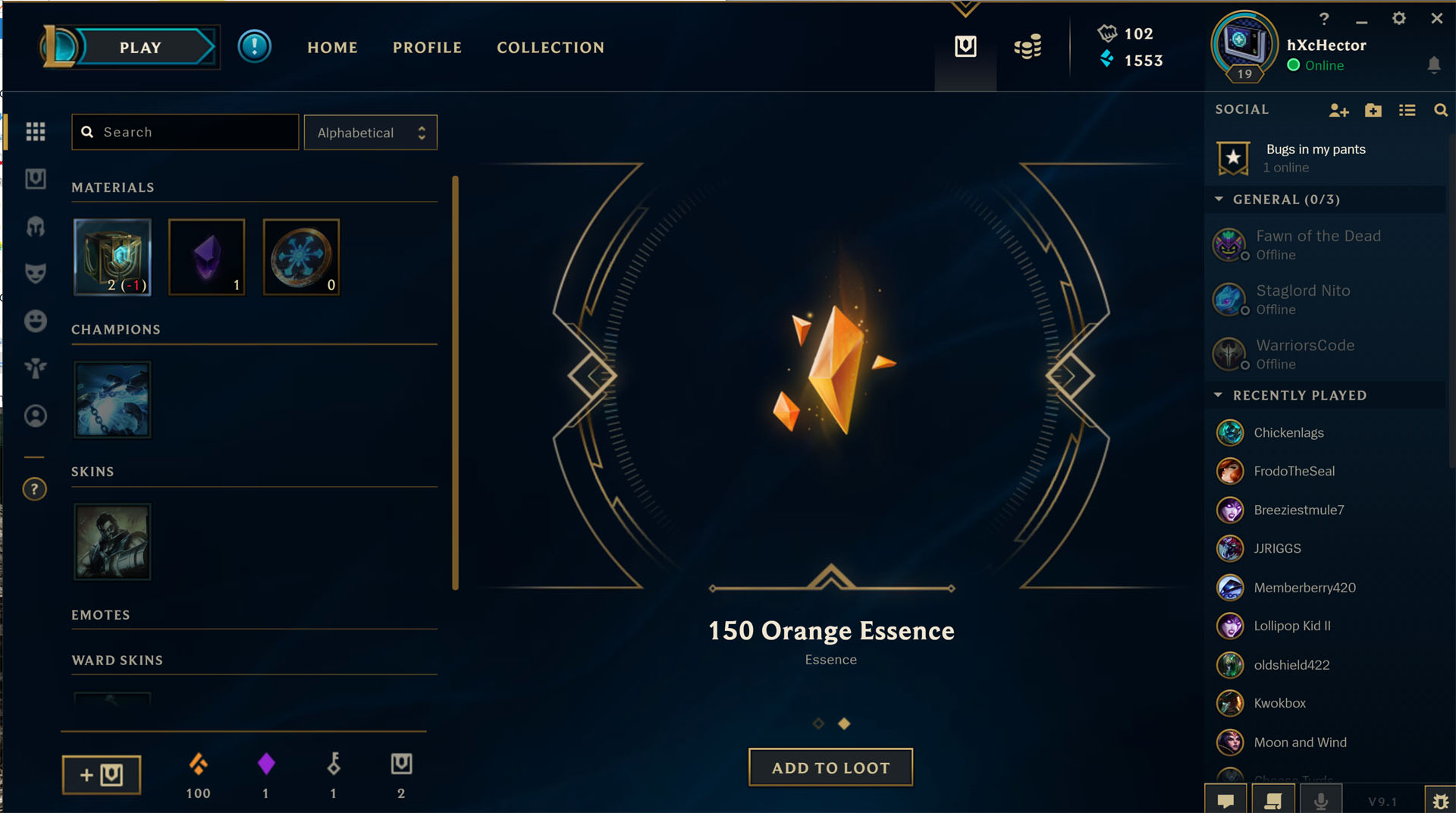
Task: Open the store coins icon
Action: click(1028, 46)
